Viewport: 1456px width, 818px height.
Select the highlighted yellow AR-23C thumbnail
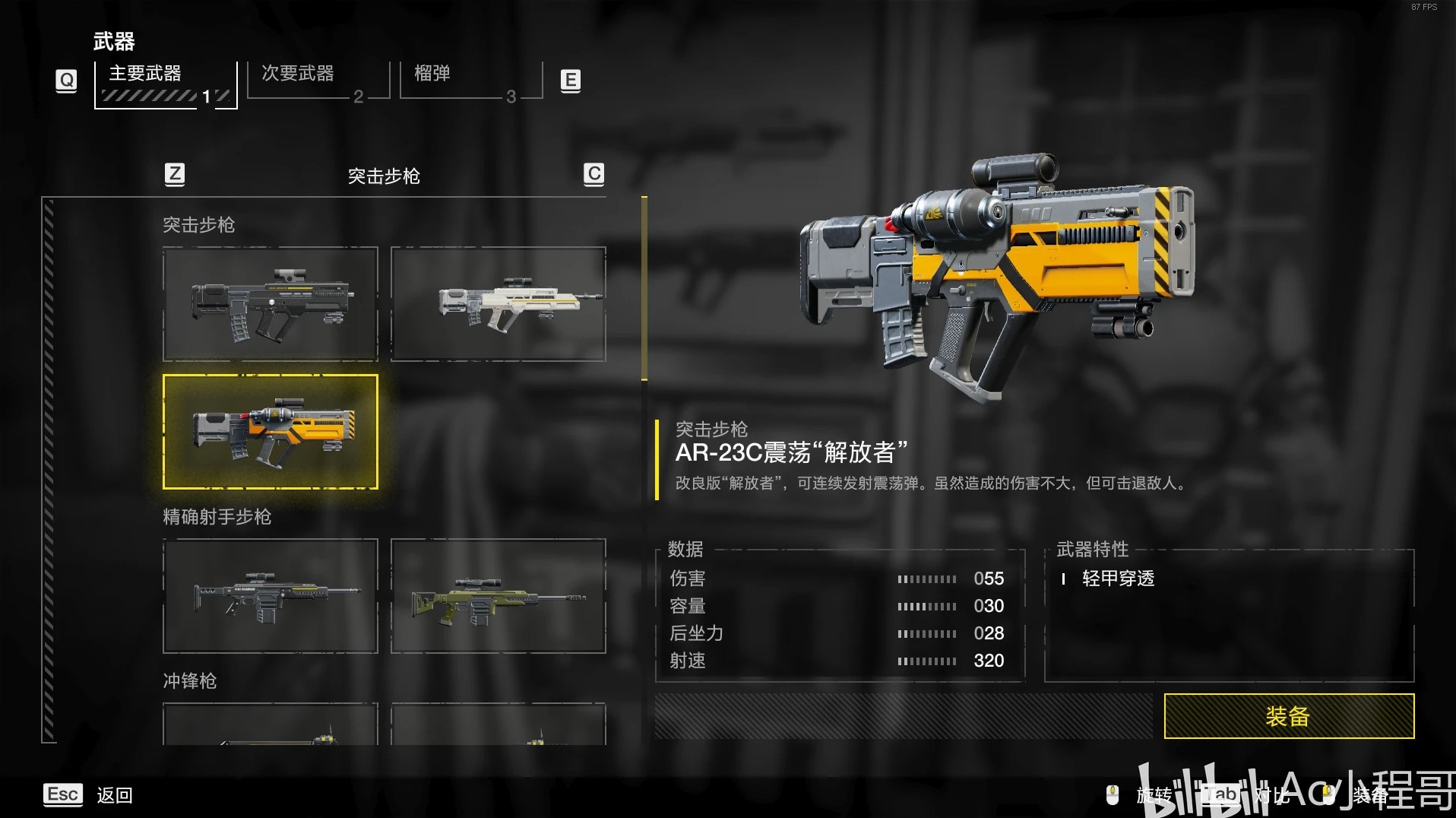click(270, 431)
